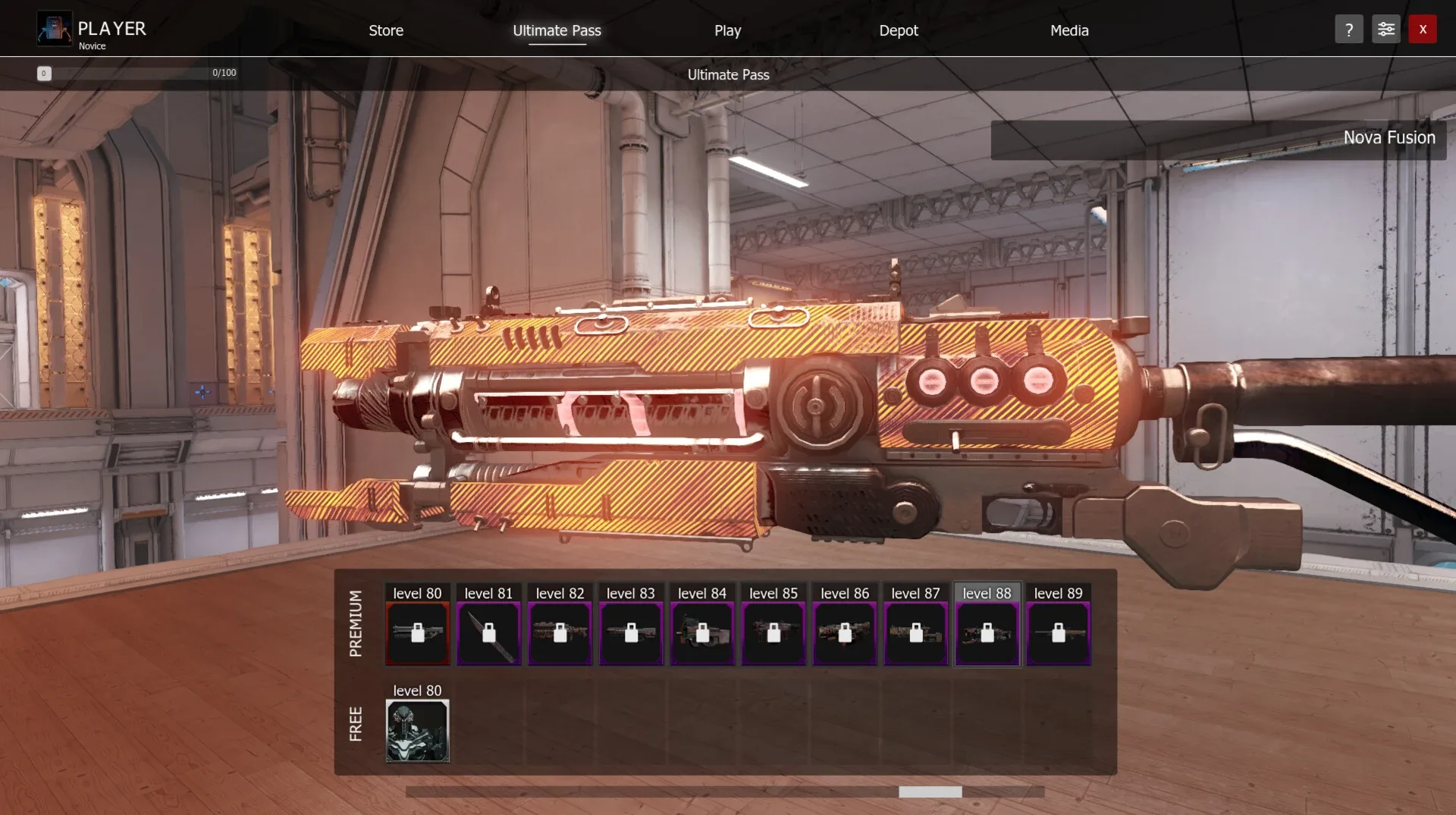This screenshot has width=1456, height=815.
Task: Show the premium level 87 reward
Action: [916, 633]
